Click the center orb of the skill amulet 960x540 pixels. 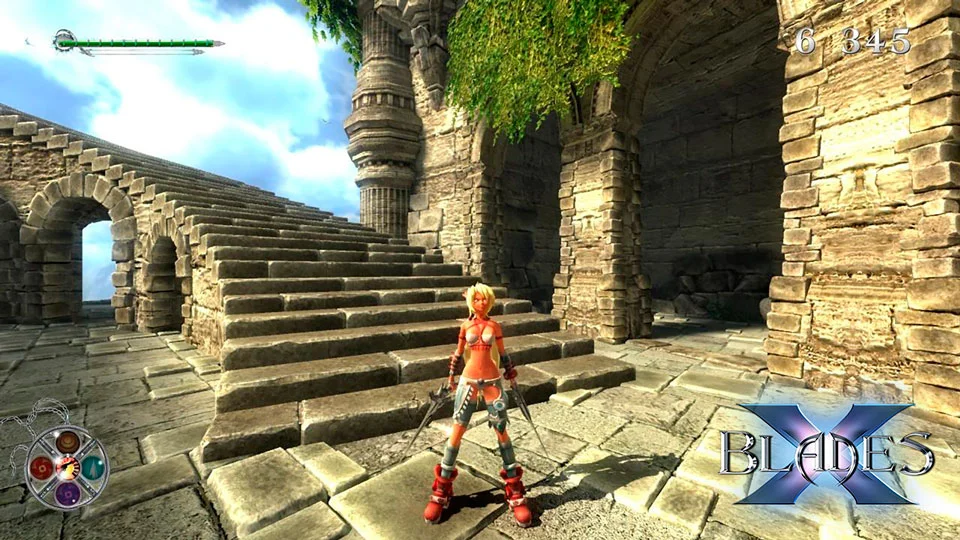coord(67,467)
